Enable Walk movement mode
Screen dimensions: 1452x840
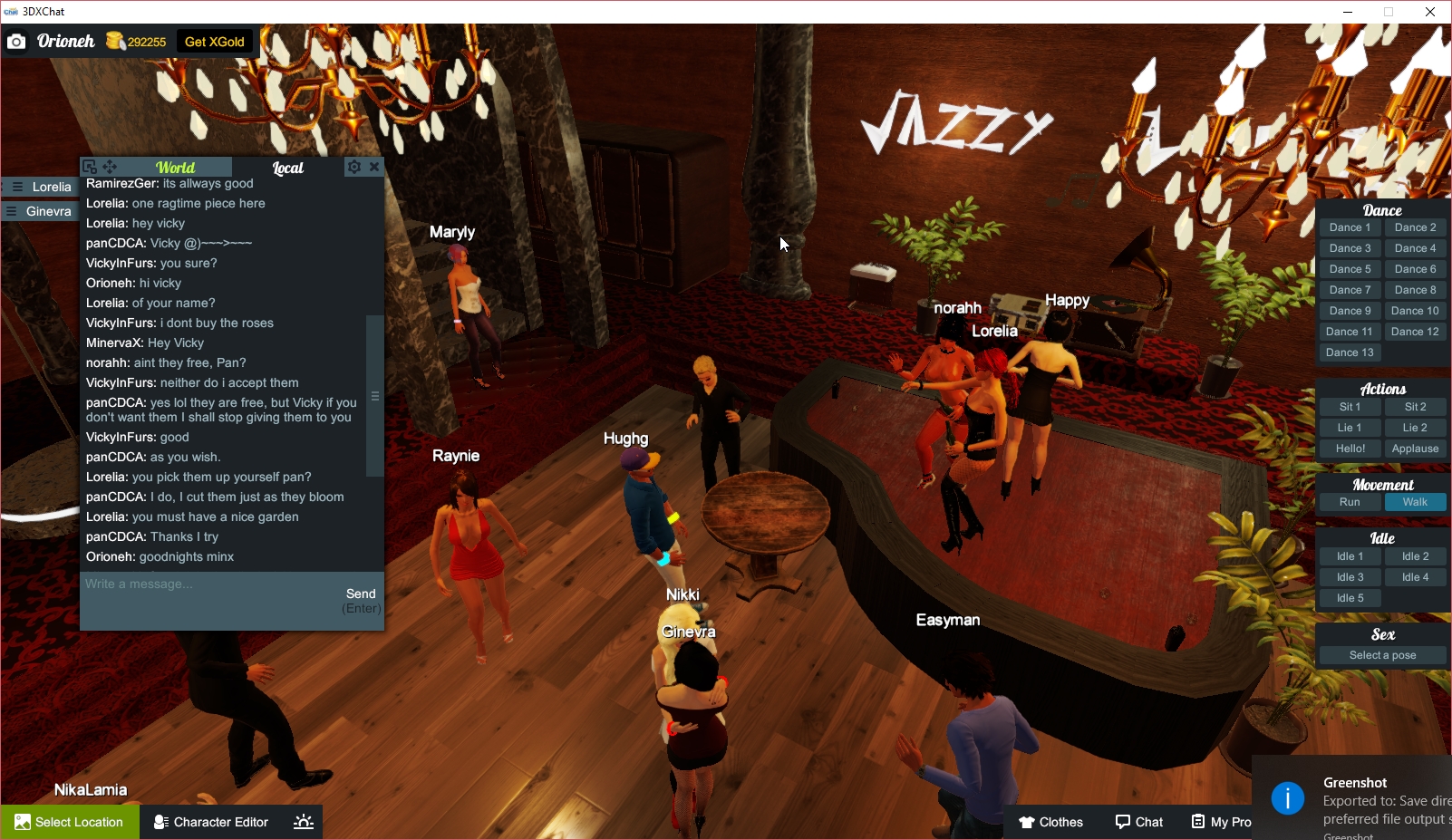[x=1415, y=501]
